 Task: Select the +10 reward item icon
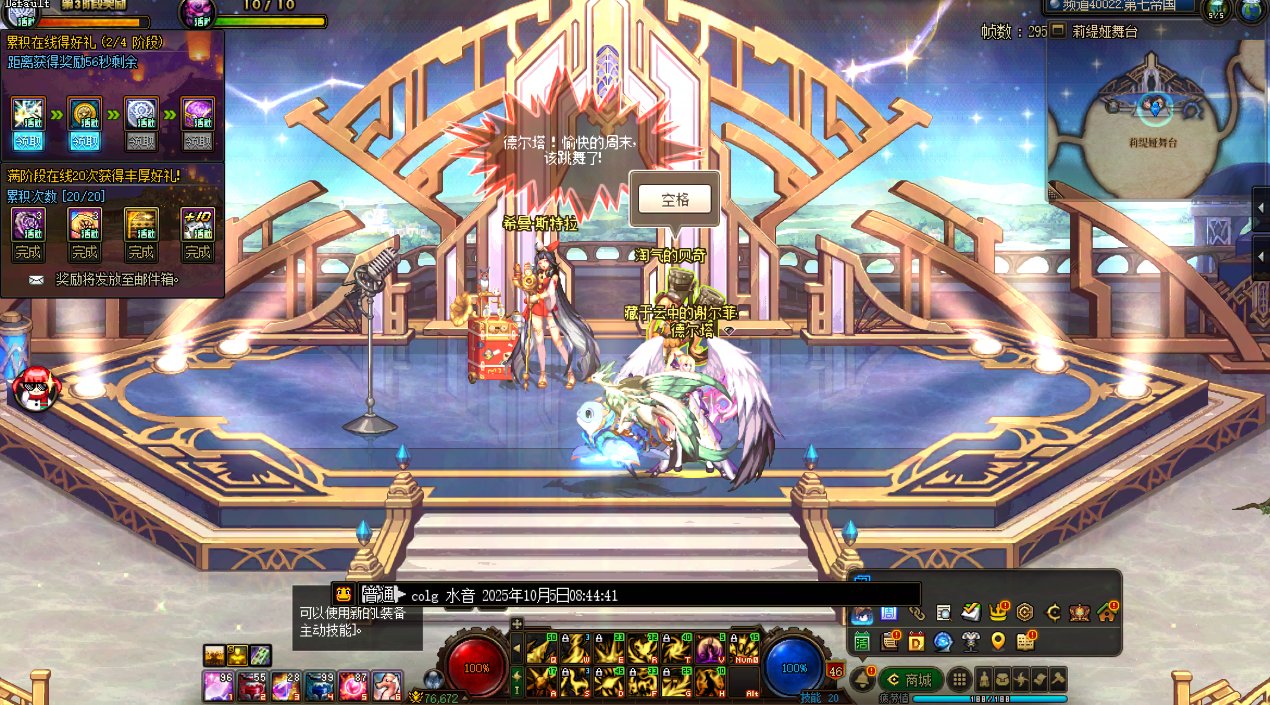(x=197, y=223)
